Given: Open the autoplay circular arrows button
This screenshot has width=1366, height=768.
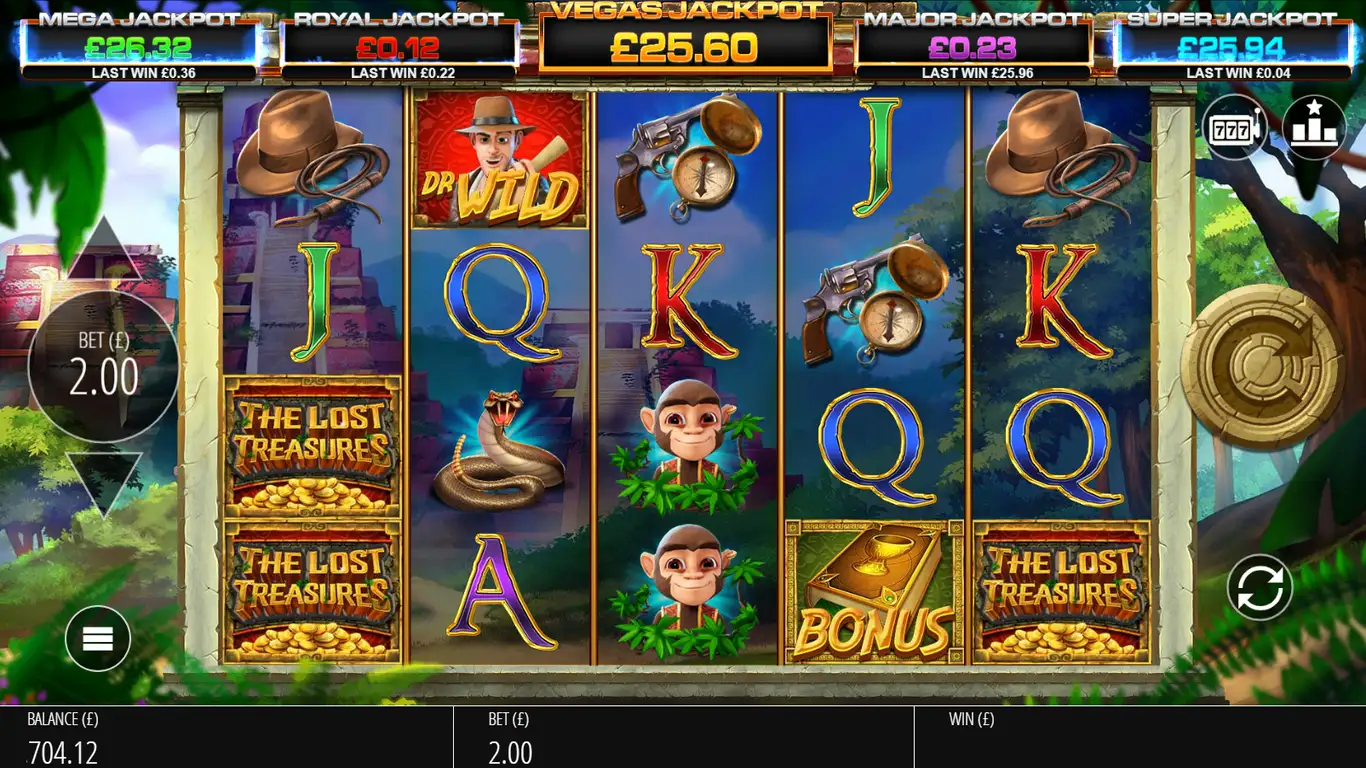Looking at the screenshot, I should tap(1260, 587).
